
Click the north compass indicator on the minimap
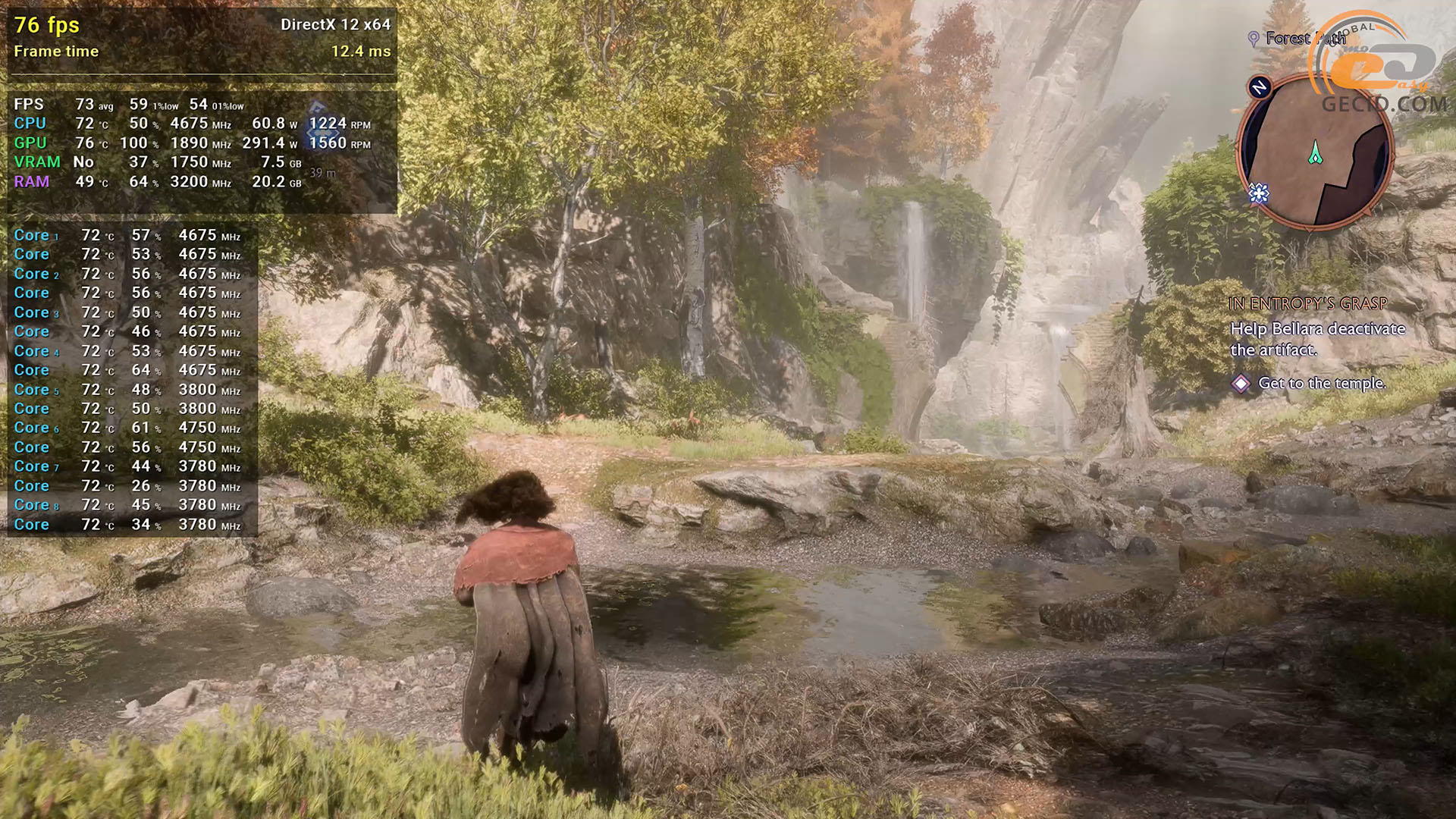coord(1260,87)
